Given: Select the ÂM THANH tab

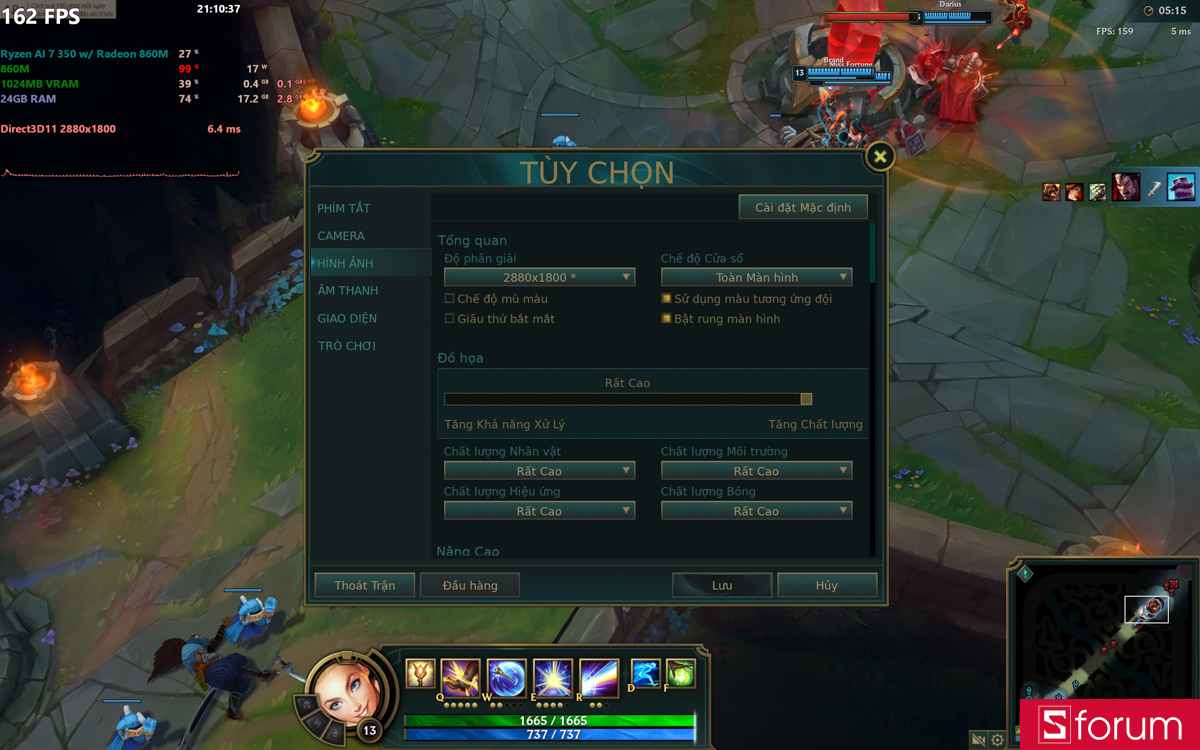Looking at the screenshot, I should [348, 291].
